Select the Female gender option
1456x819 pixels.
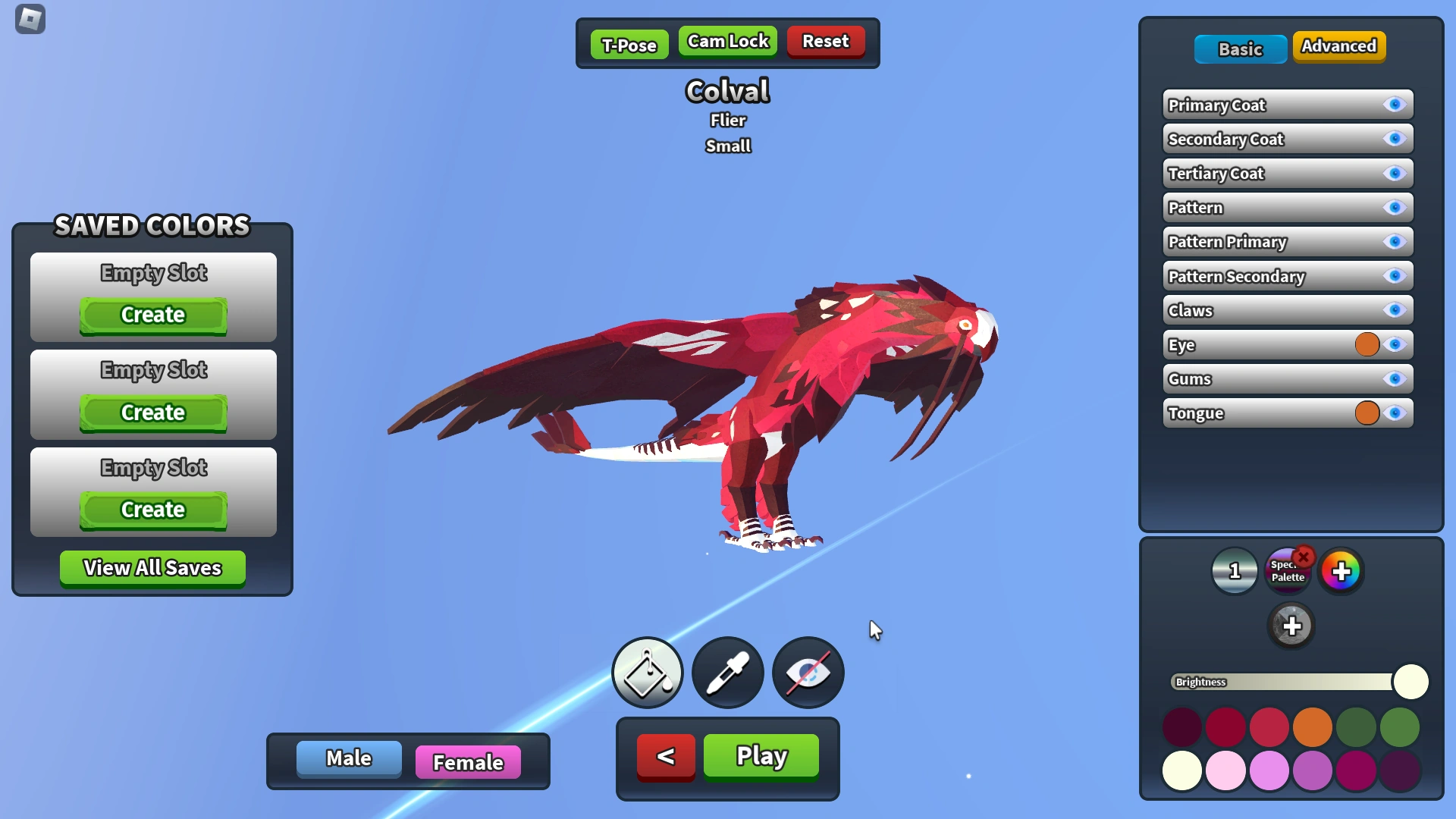click(467, 762)
